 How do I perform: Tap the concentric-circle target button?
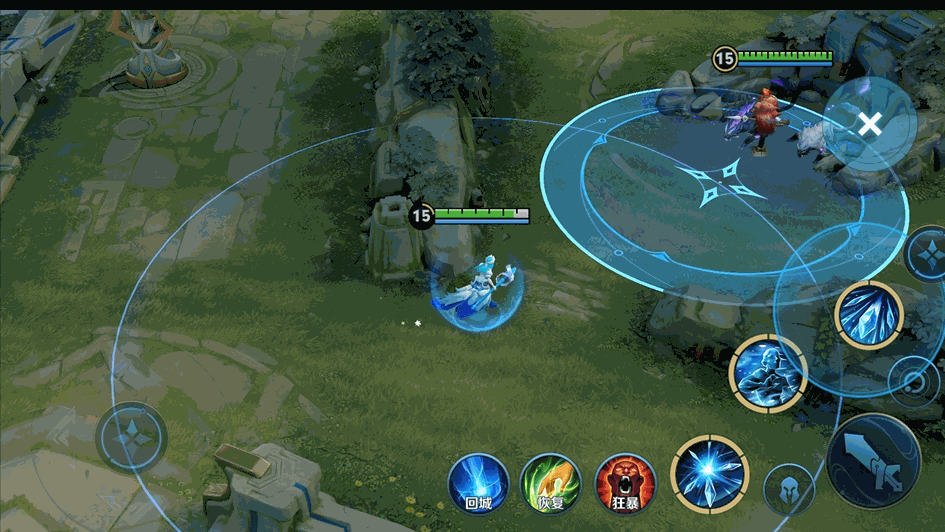coord(914,381)
